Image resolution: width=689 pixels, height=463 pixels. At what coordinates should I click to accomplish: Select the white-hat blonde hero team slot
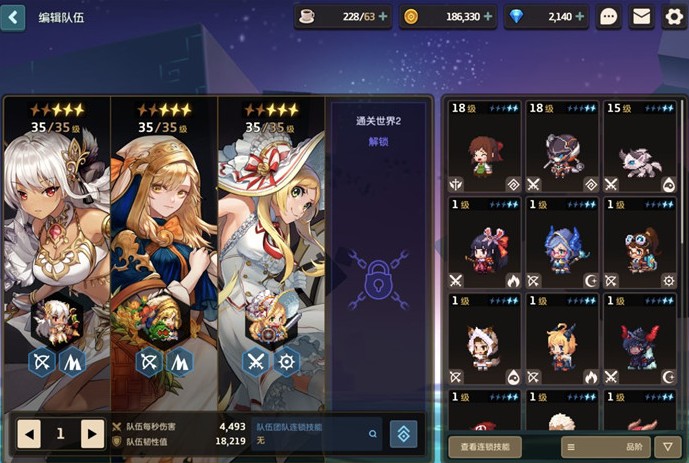tap(271, 240)
